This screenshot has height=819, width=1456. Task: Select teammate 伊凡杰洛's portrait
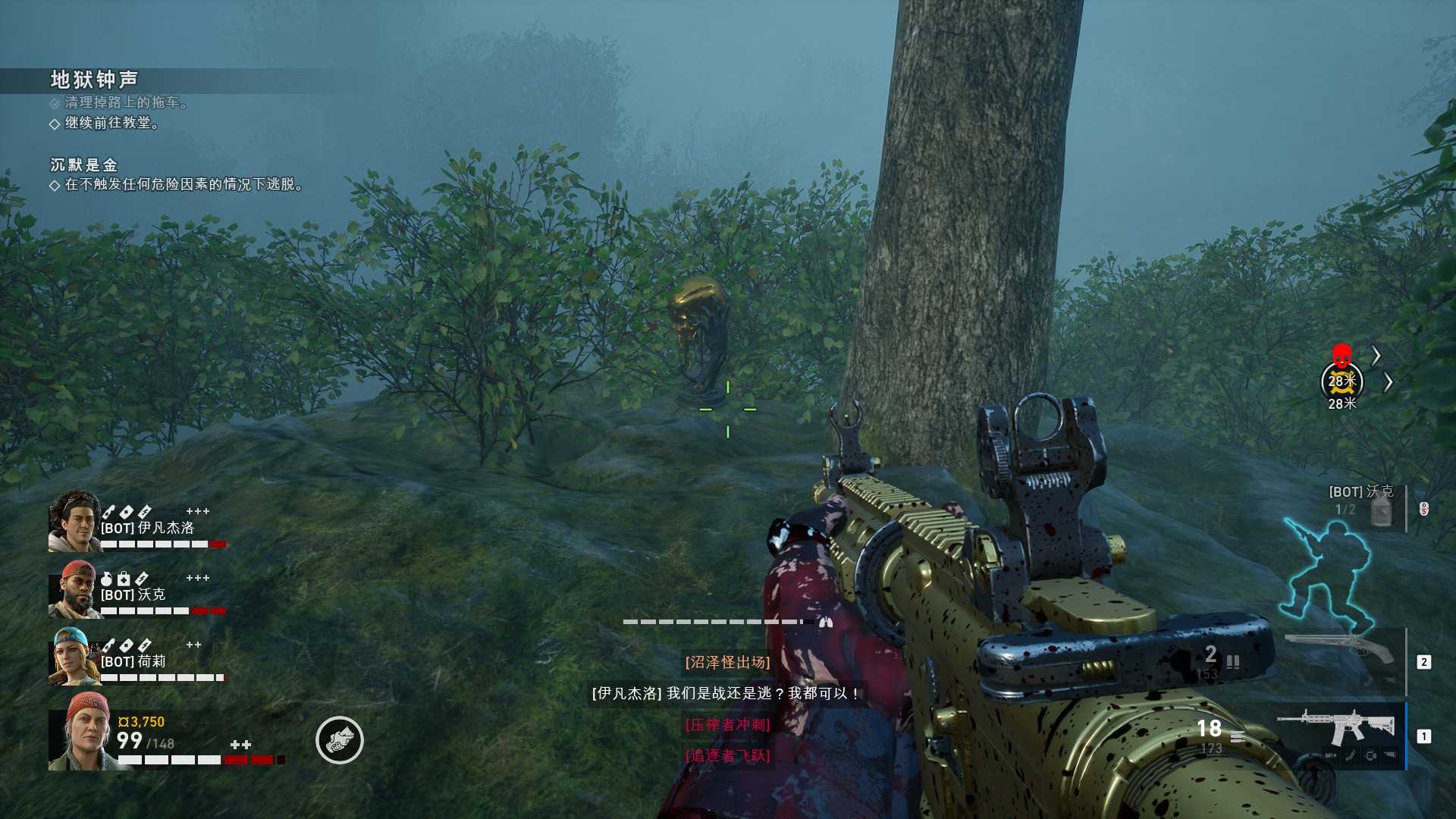point(74,521)
